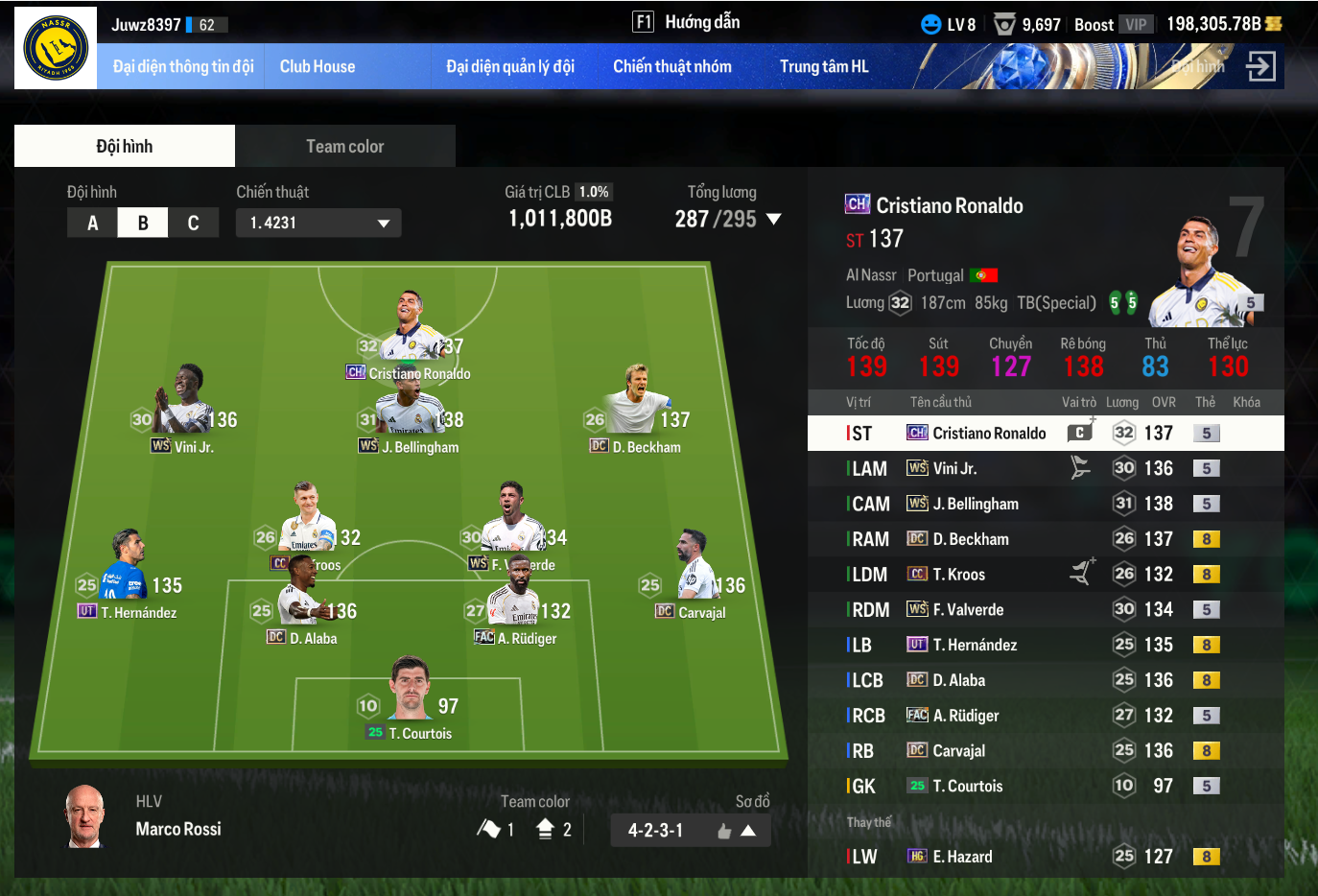Viewport: 1318px width, 896px height.
Task: Go to Chiến thuật nhóm menu
Action: pos(671,66)
